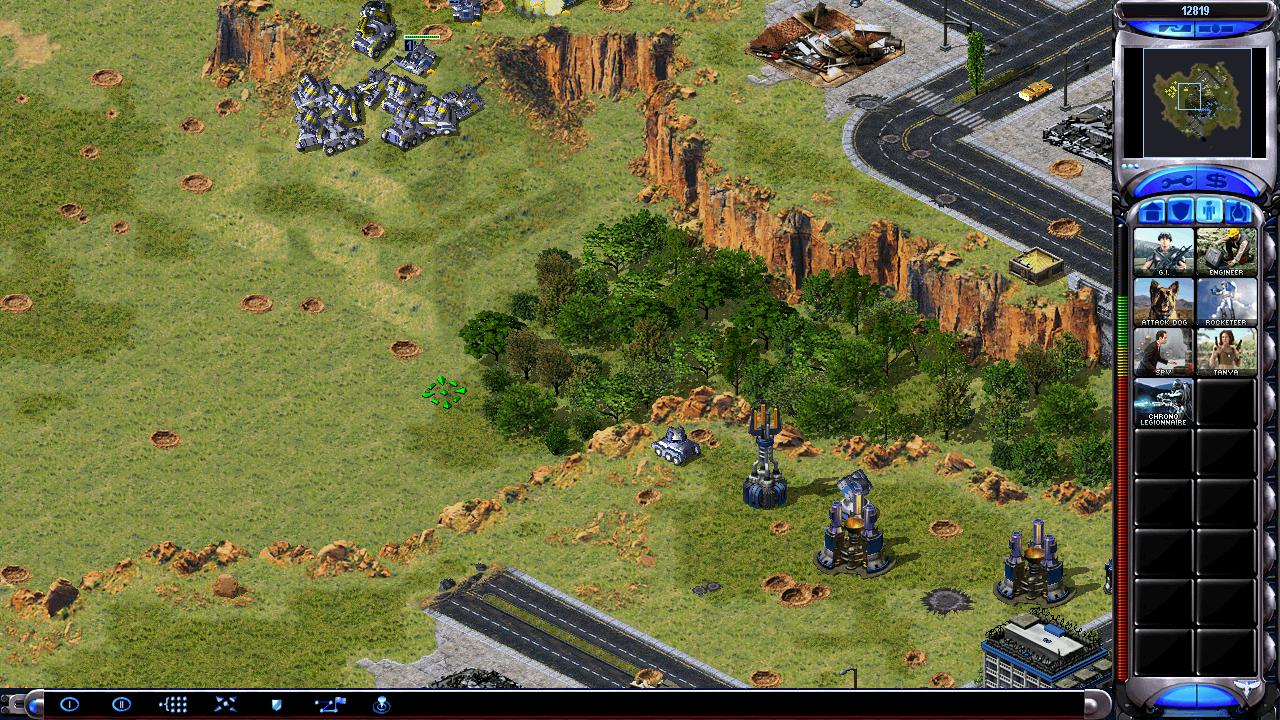Switch to the infantry build tab
This screenshot has width=1280, height=720.
click(1208, 211)
